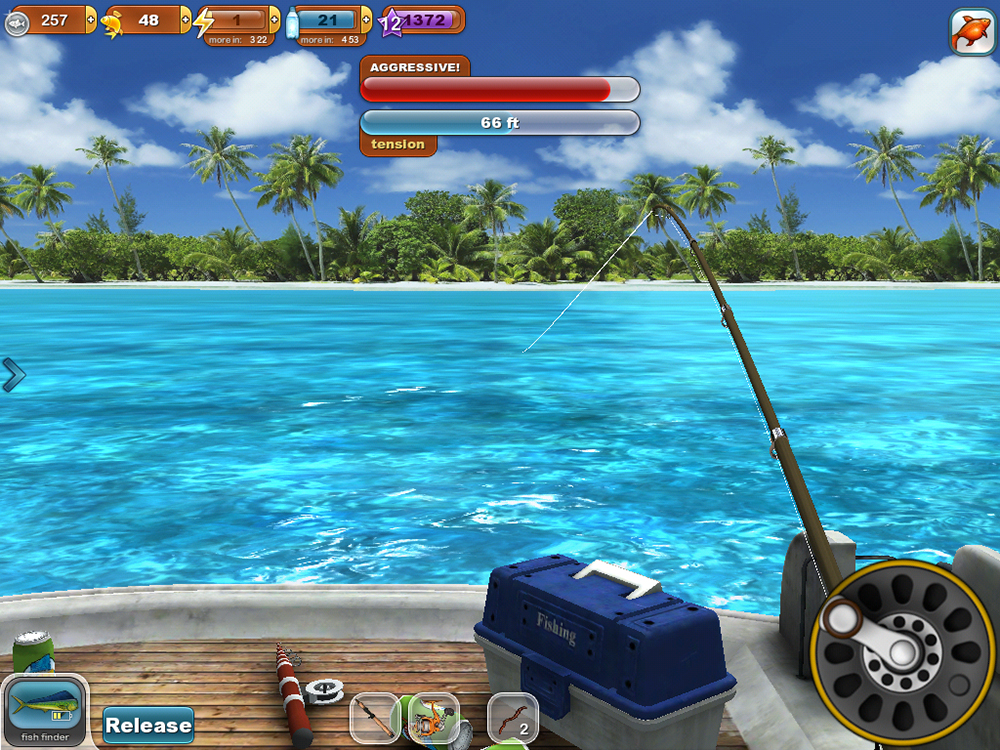Buy more goldfish currency
This screenshot has height=750, width=1000.
pos(185,20)
